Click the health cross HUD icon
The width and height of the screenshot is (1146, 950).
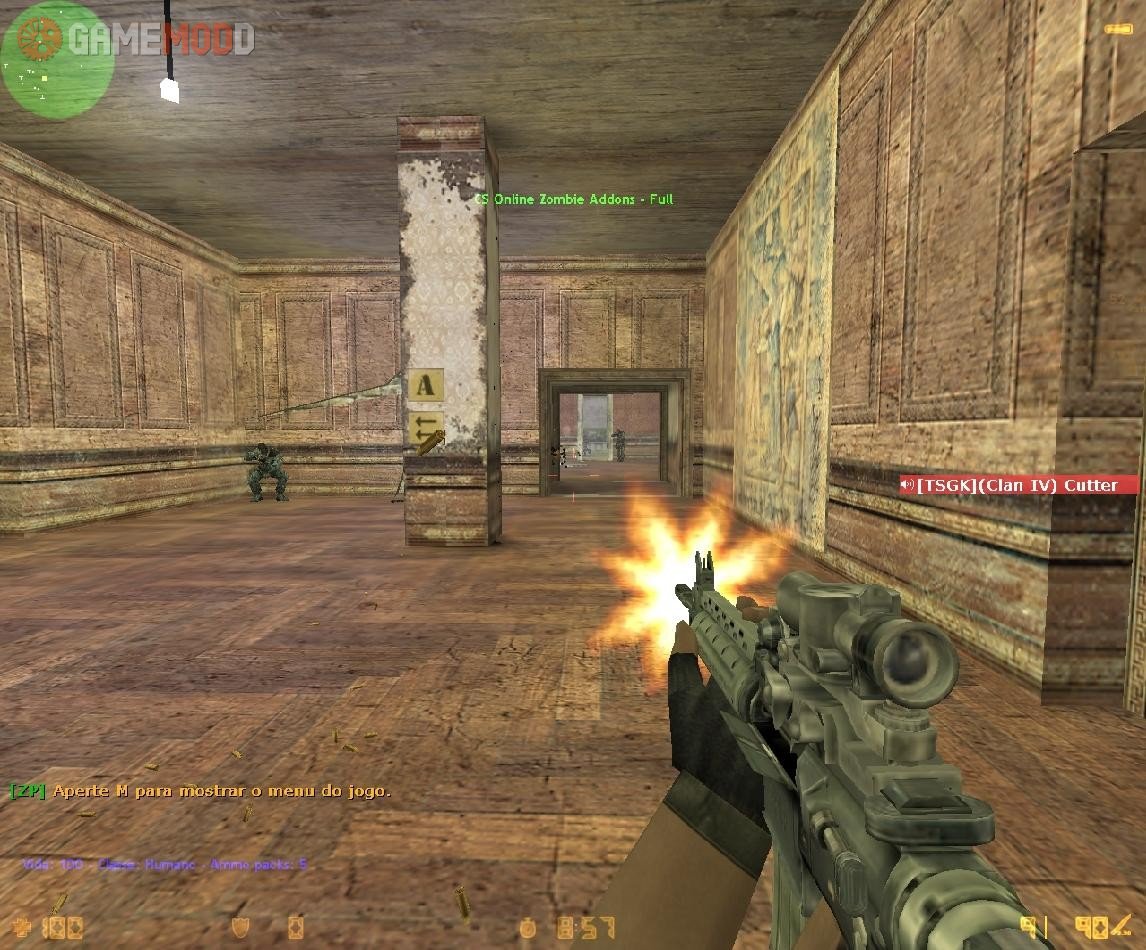[23, 927]
